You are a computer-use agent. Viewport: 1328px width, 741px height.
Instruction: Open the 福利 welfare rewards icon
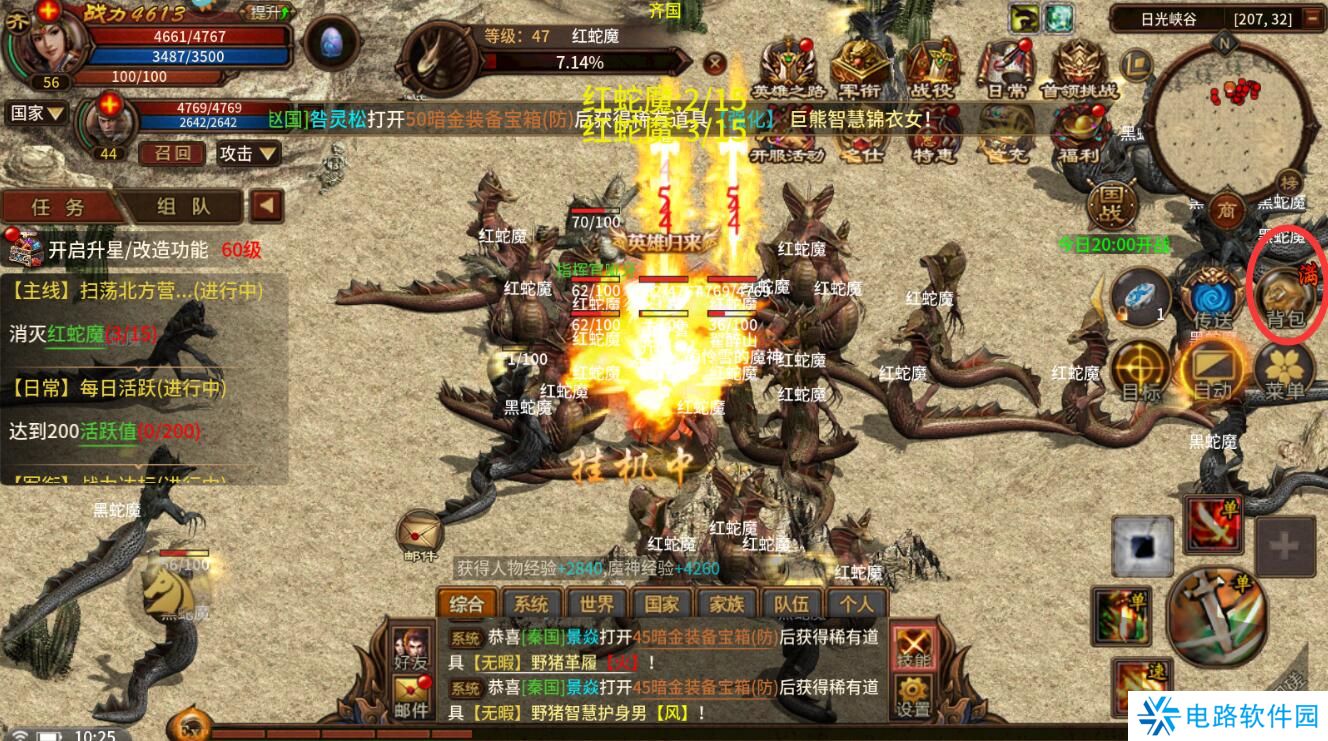(x=1078, y=135)
